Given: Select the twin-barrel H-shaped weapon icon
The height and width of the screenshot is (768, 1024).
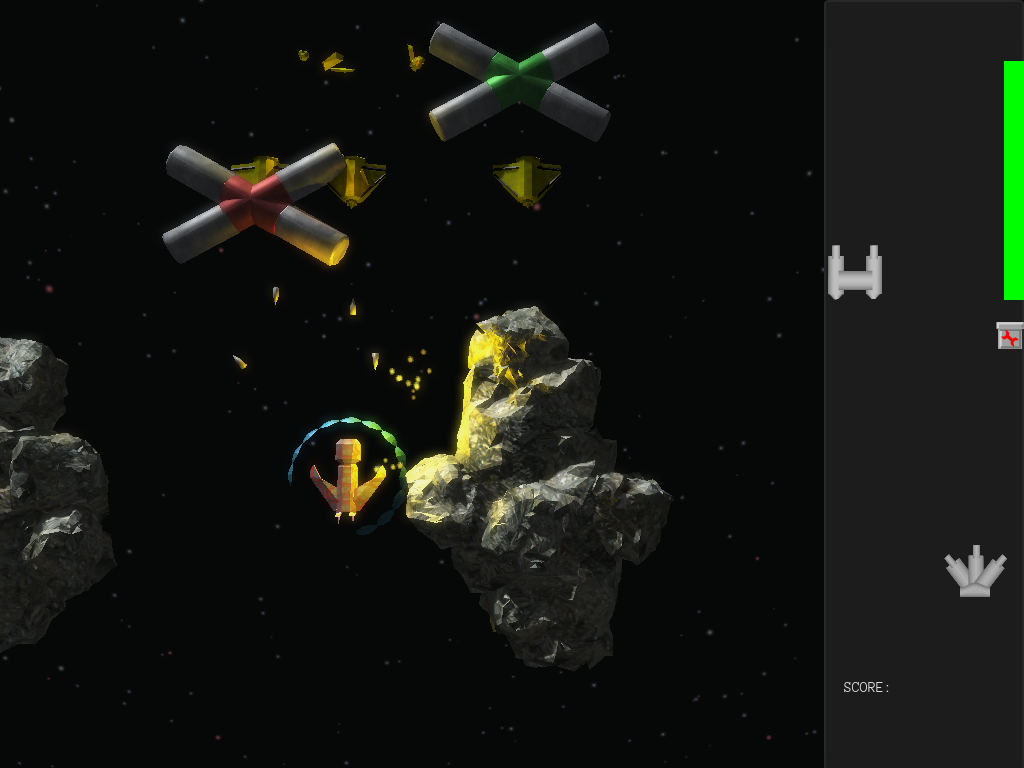Looking at the screenshot, I should (x=855, y=273).
